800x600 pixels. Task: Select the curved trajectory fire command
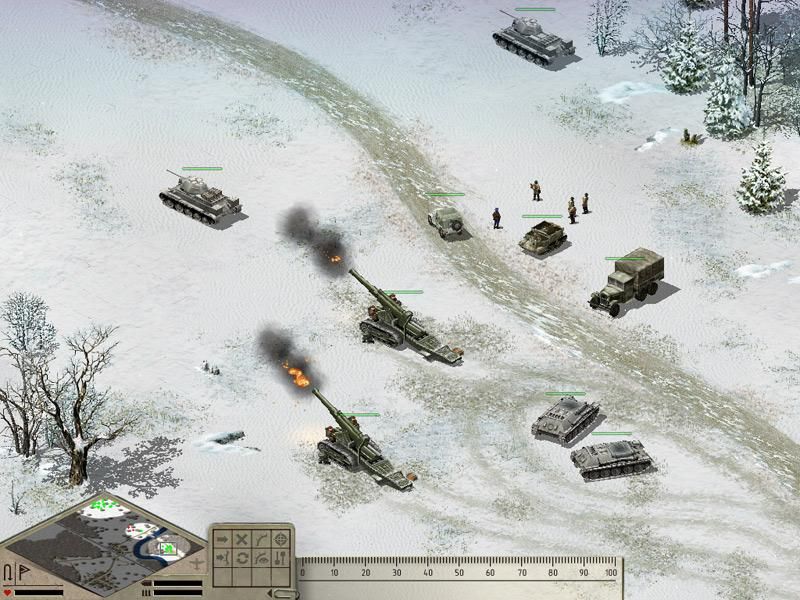260,538
